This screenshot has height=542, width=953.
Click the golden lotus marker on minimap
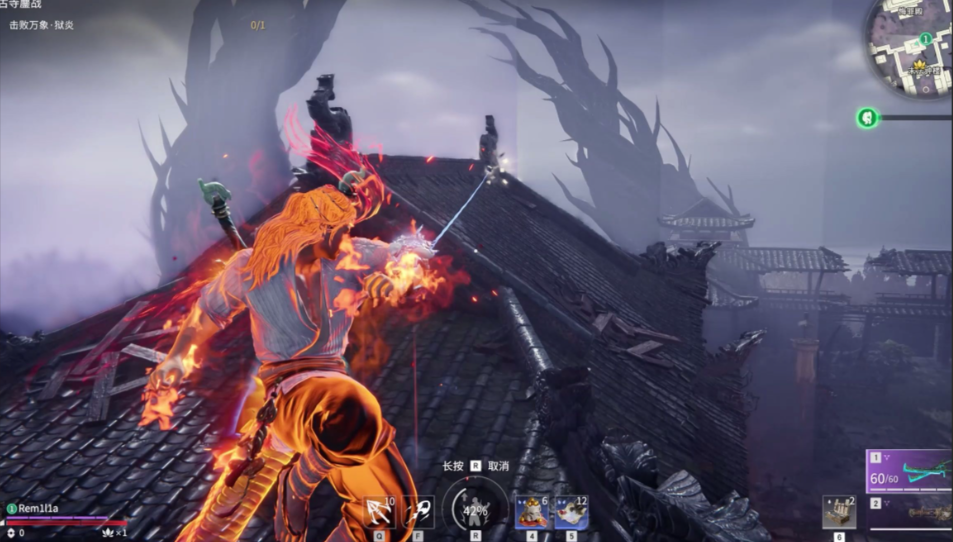point(920,65)
